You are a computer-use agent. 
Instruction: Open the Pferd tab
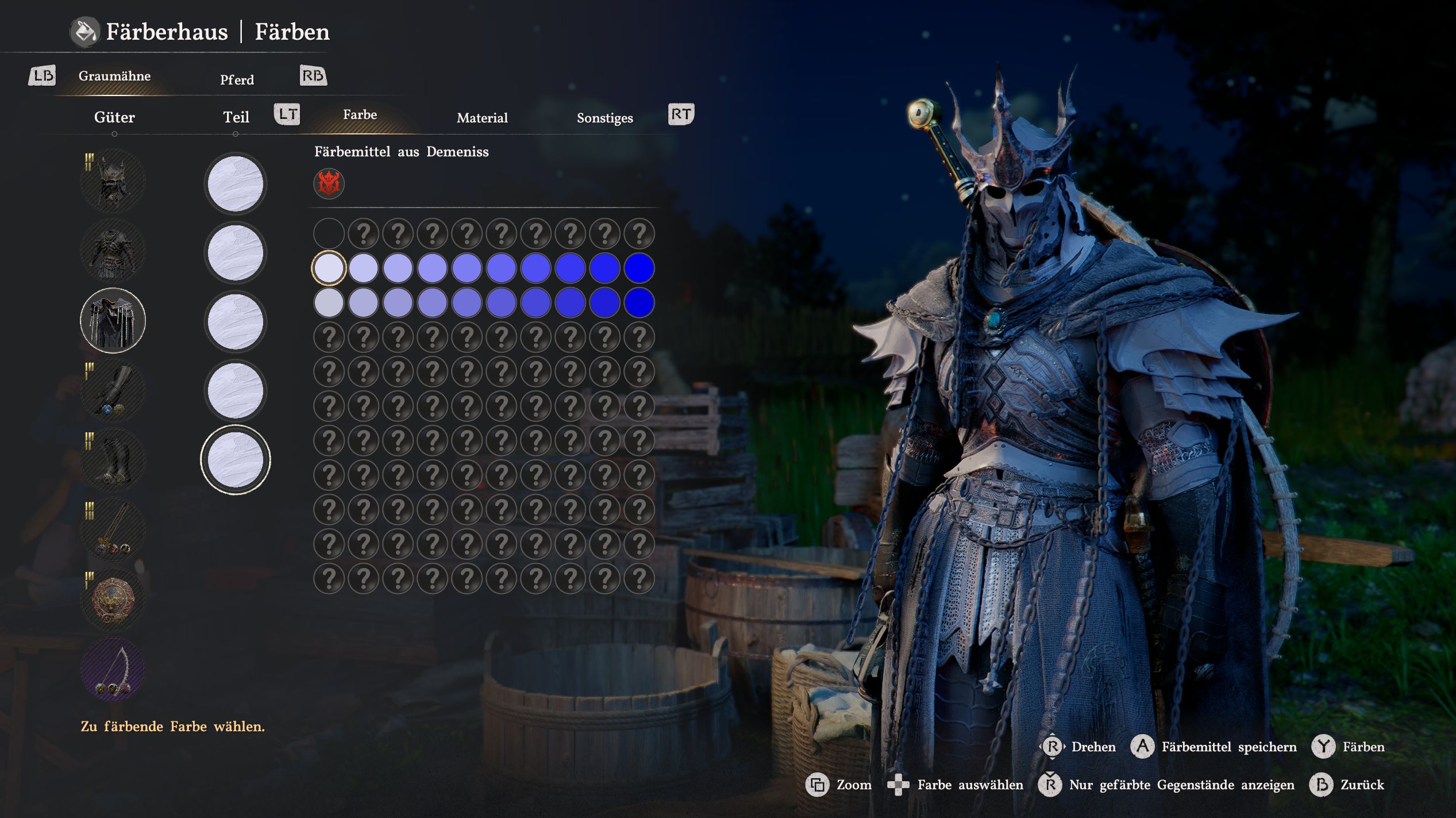(237, 80)
